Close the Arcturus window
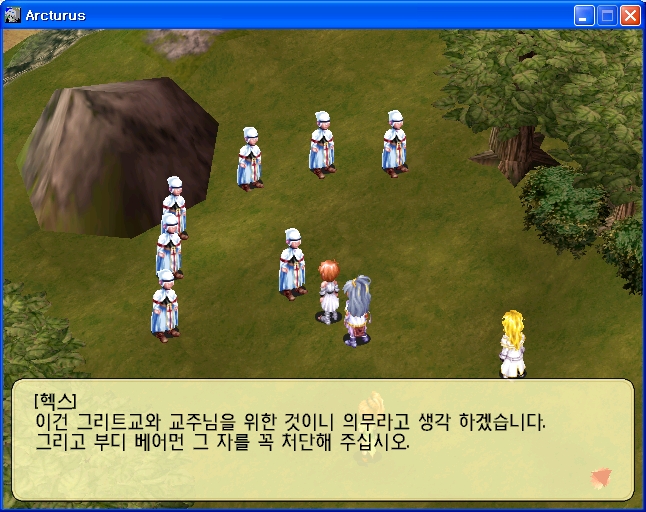The height and width of the screenshot is (512, 646). (630, 16)
